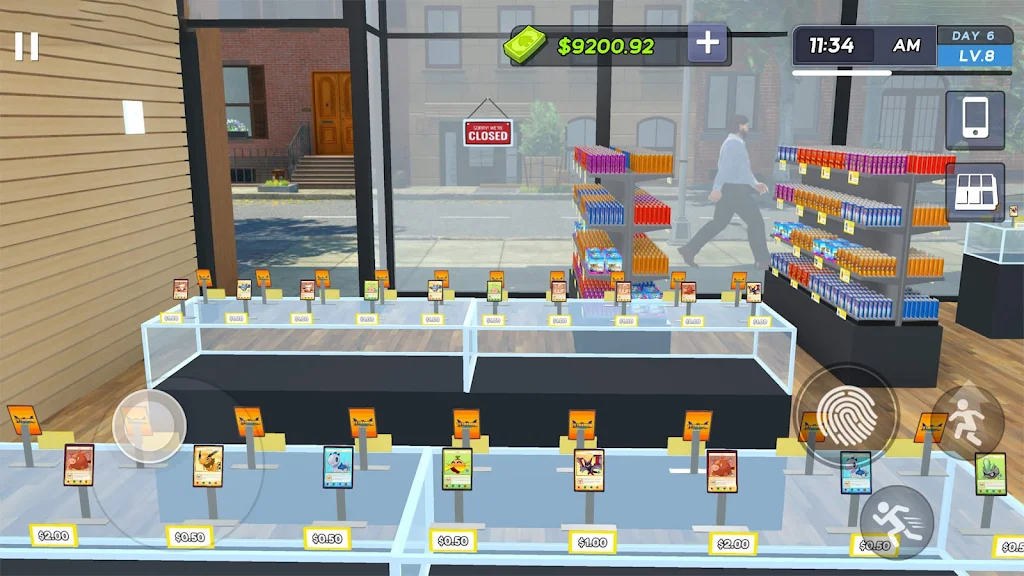Tap the plus button to add money
Image resolution: width=1024 pixels, height=576 pixels.
[x=708, y=43]
